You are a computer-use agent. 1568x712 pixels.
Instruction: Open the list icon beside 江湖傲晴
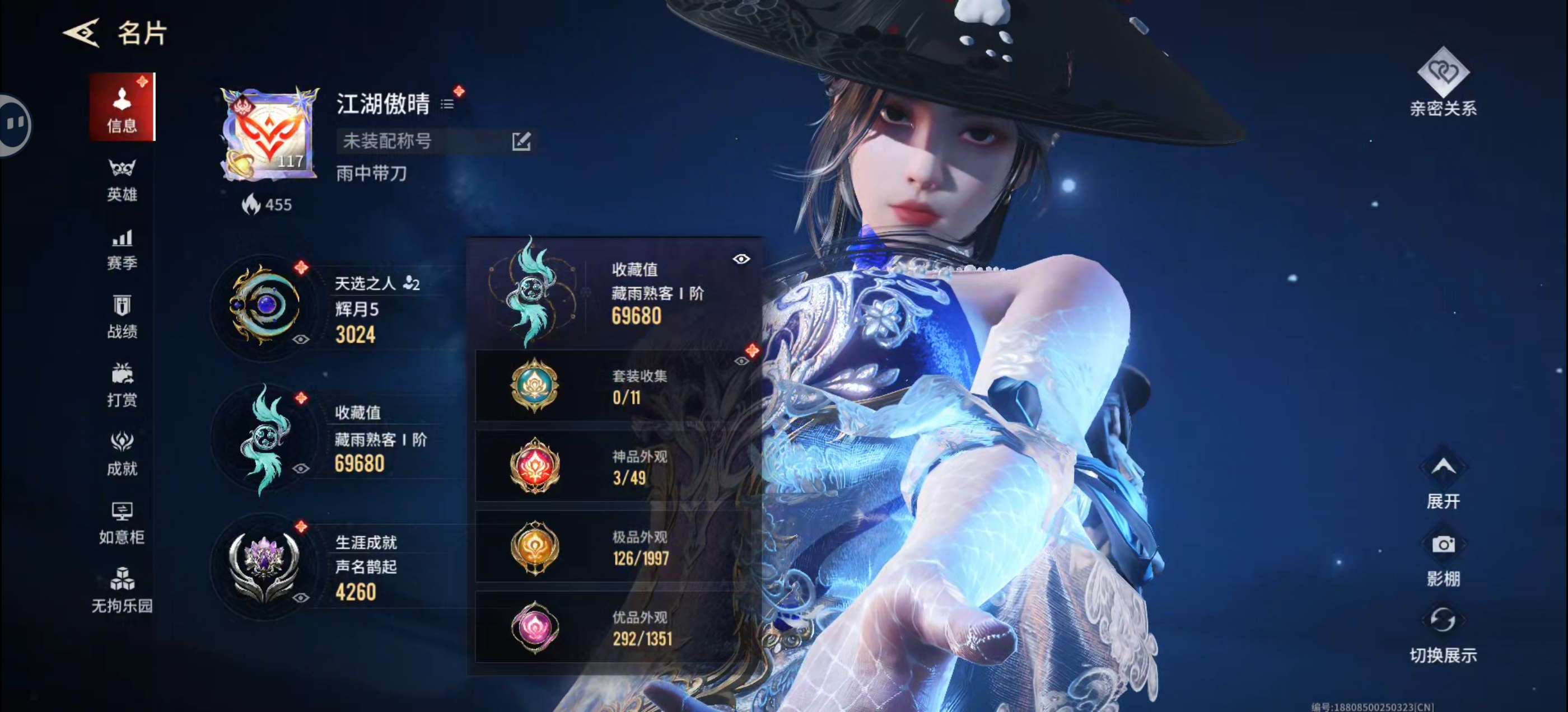tap(447, 105)
